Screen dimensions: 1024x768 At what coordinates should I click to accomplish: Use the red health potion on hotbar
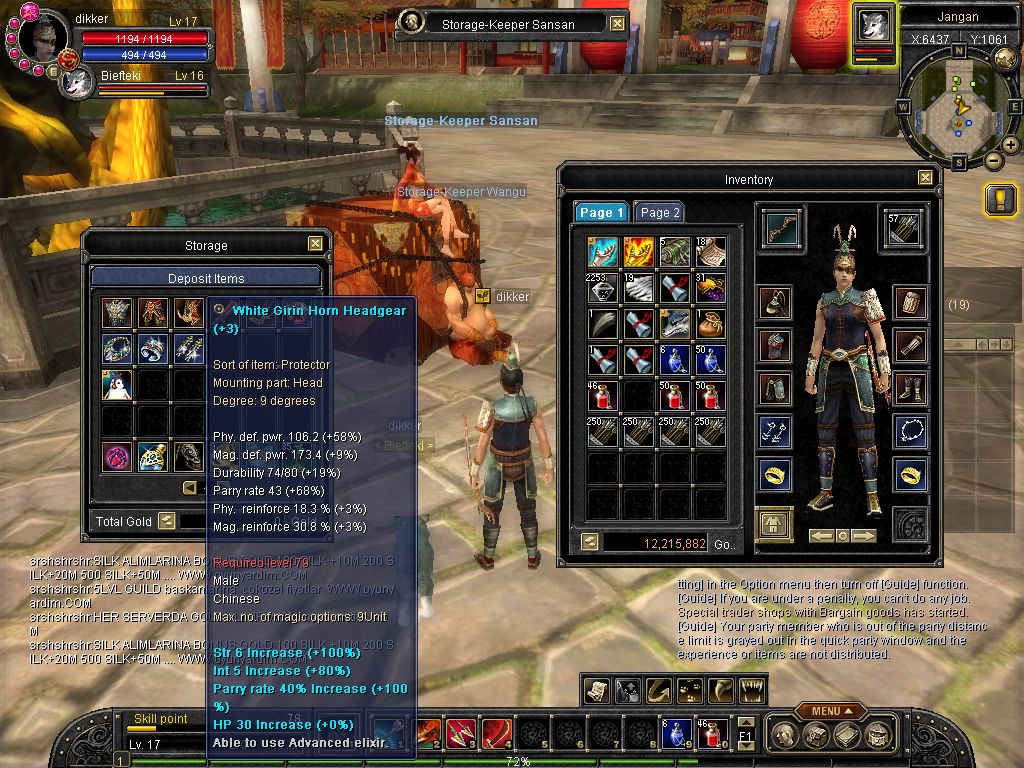pyautogui.click(x=709, y=735)
